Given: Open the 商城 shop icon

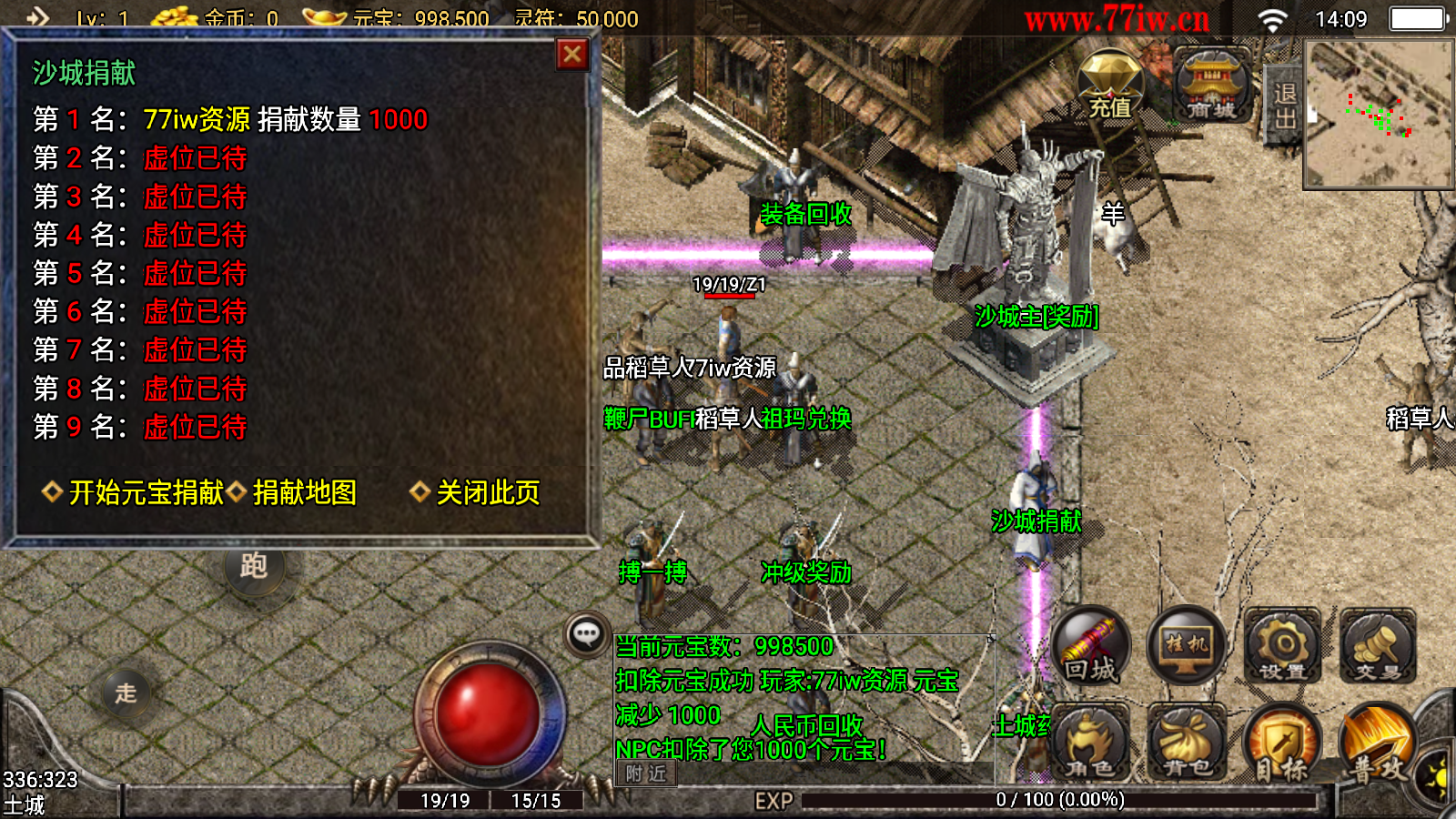Looking at the screenshot, I should tap(1211, 86).
